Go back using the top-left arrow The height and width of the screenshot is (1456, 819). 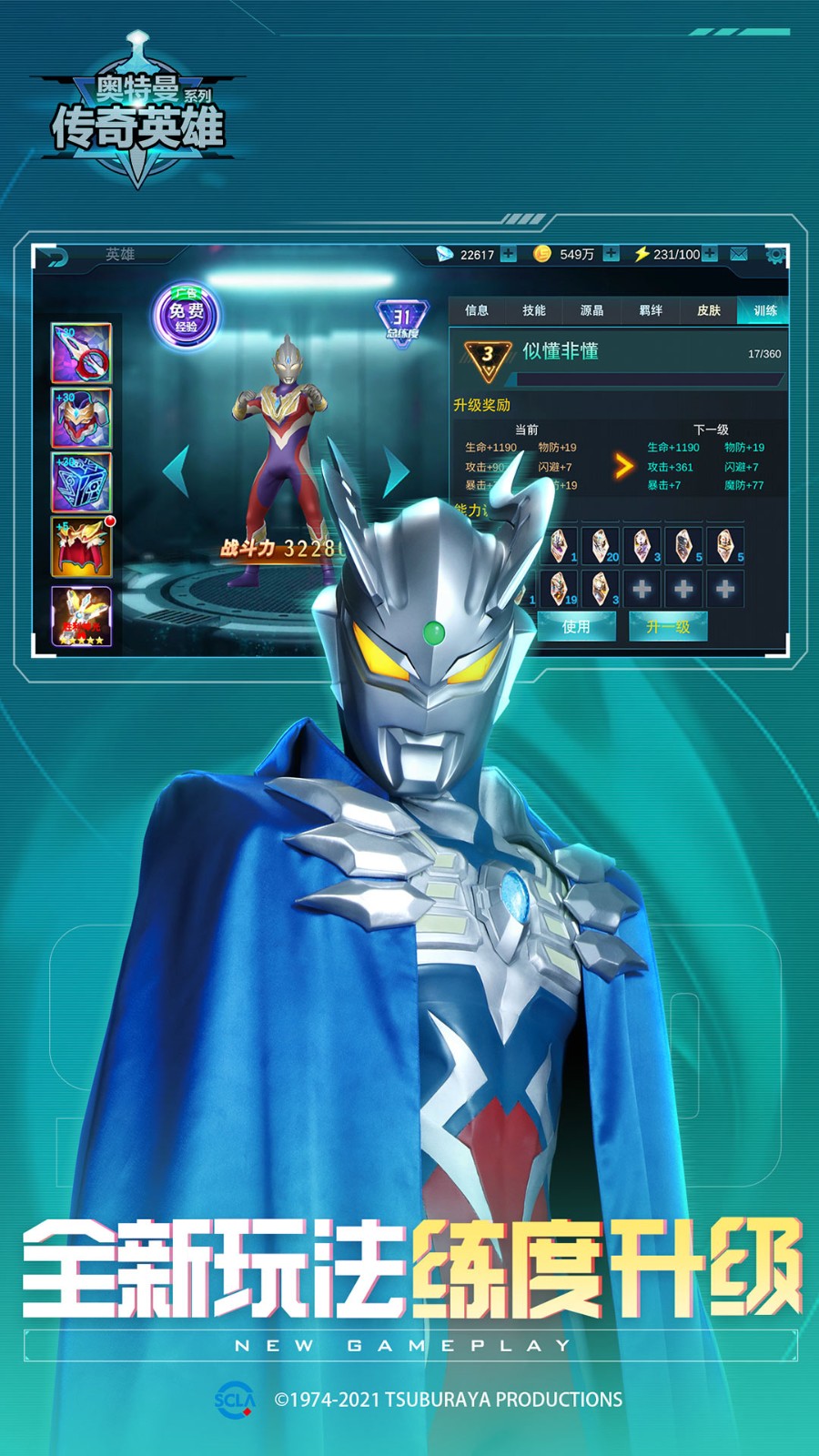tap(56, 258)
